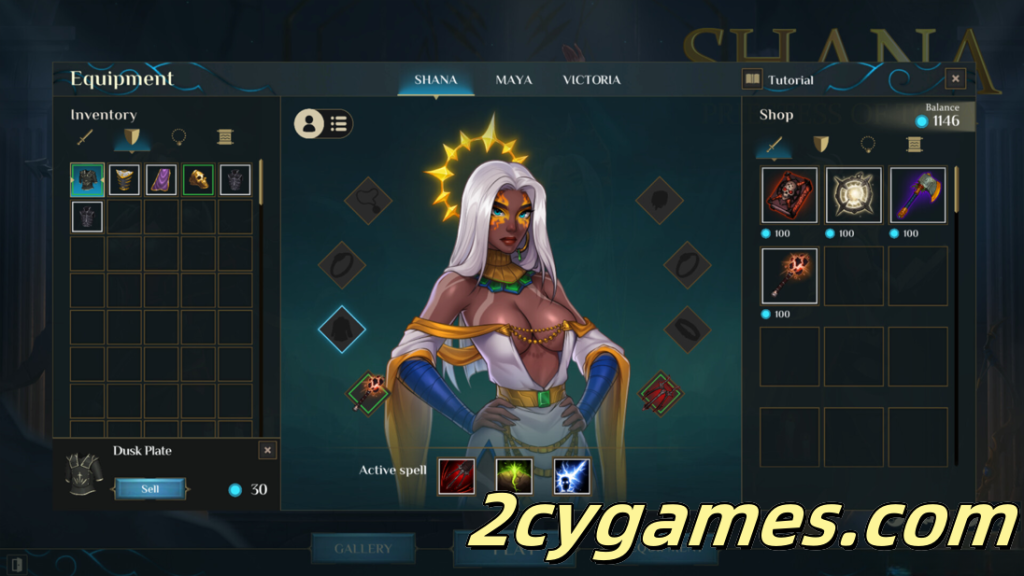The height and width of the screenshot is (576, 1024).
Task: Open the Shop armor category
Action: coord(820,145)
